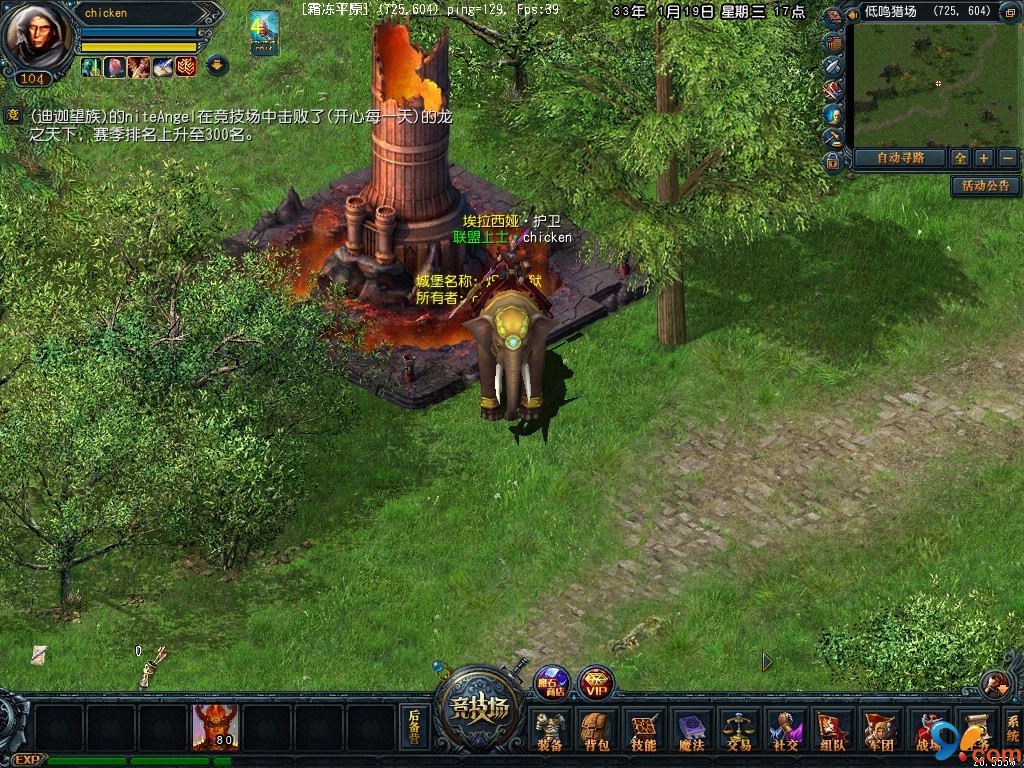Open the 军团 legion panel
Screen dimensions: 1024x768
point(879,731)
